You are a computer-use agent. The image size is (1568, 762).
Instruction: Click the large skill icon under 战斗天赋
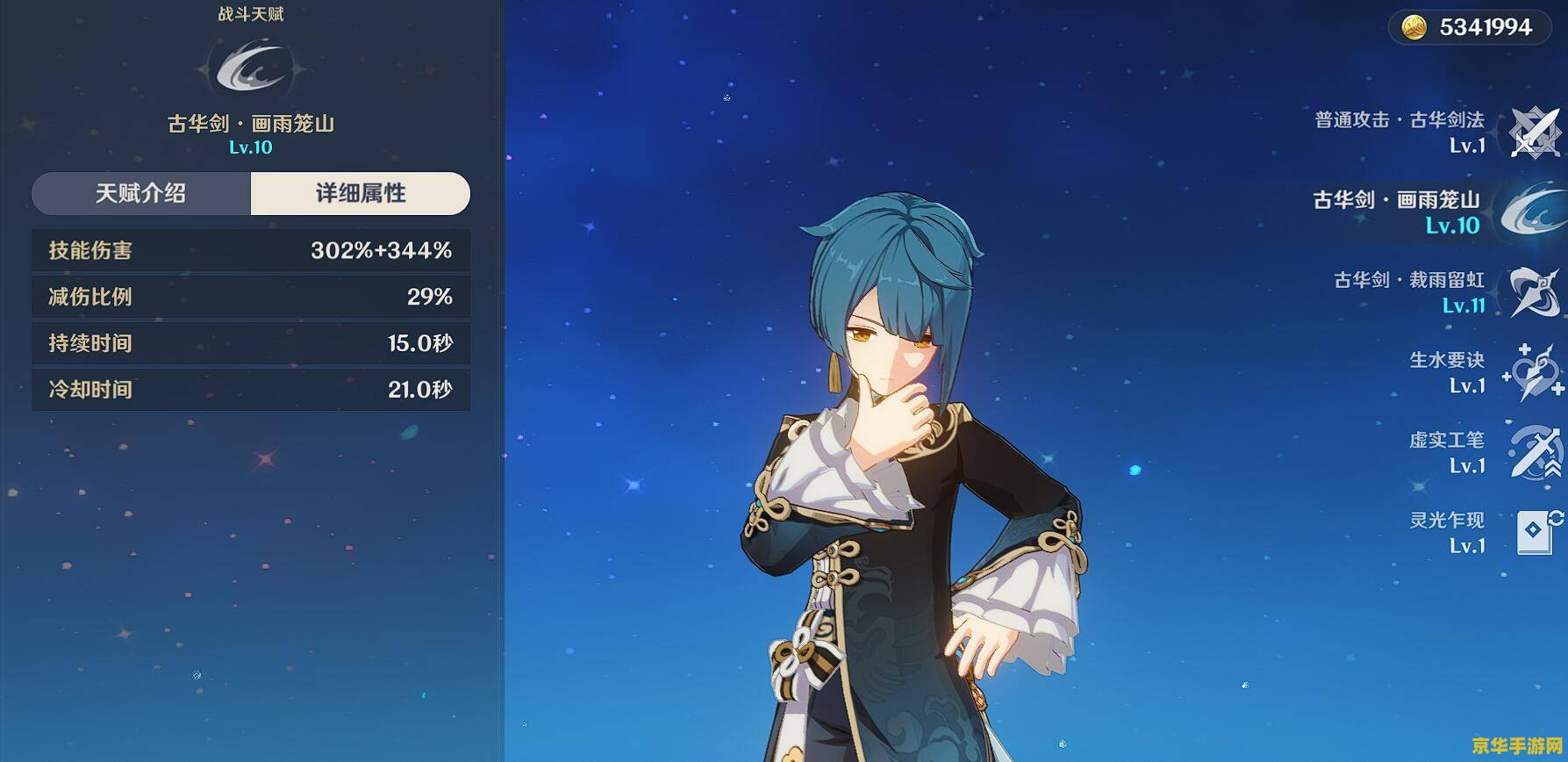[251, 68]
